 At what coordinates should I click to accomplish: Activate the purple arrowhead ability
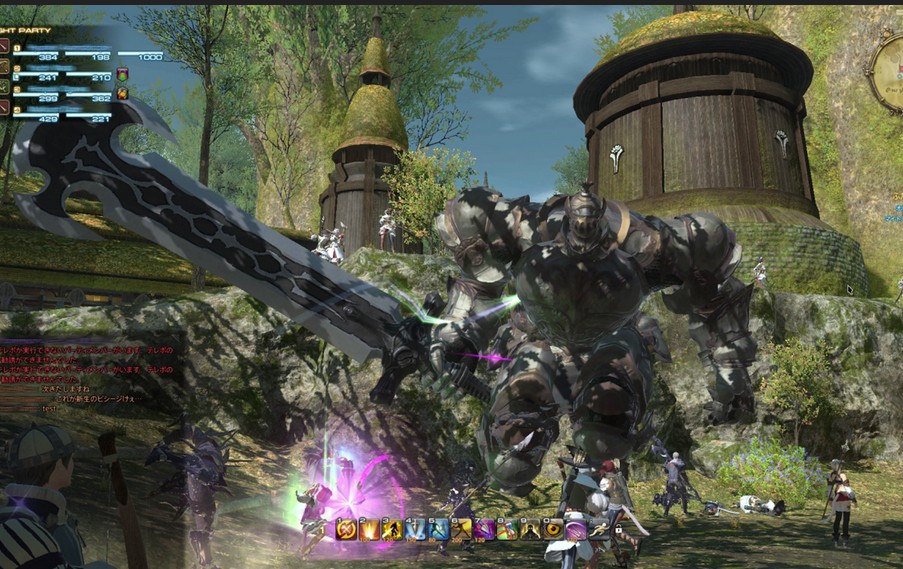pos(484,529)
